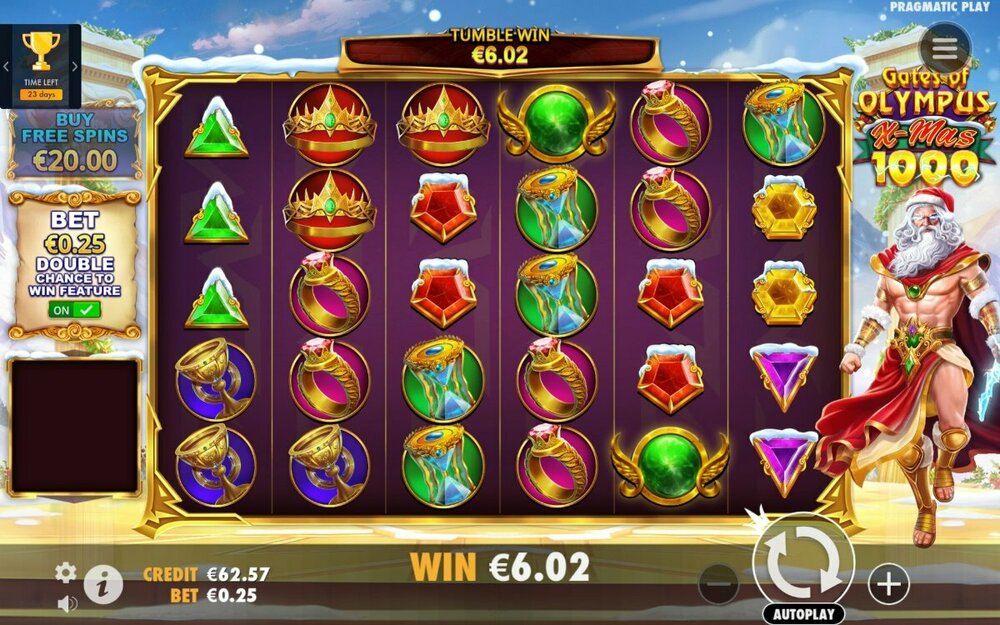The image size is (1000, 625).
Task: Toggle the Double Chance to Win feature
Action: click(76, 310)
